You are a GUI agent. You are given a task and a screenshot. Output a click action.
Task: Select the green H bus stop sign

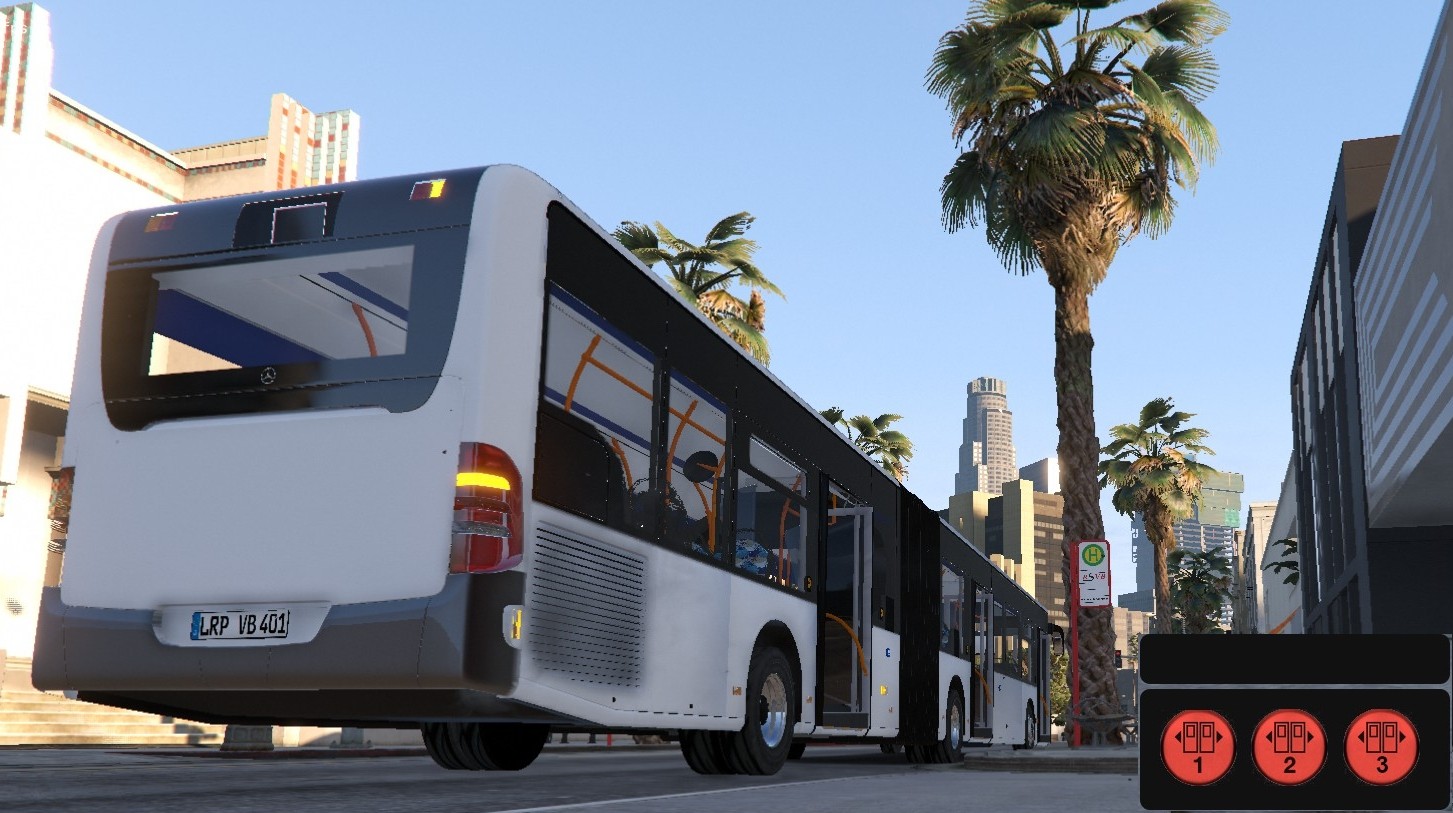1092,553
